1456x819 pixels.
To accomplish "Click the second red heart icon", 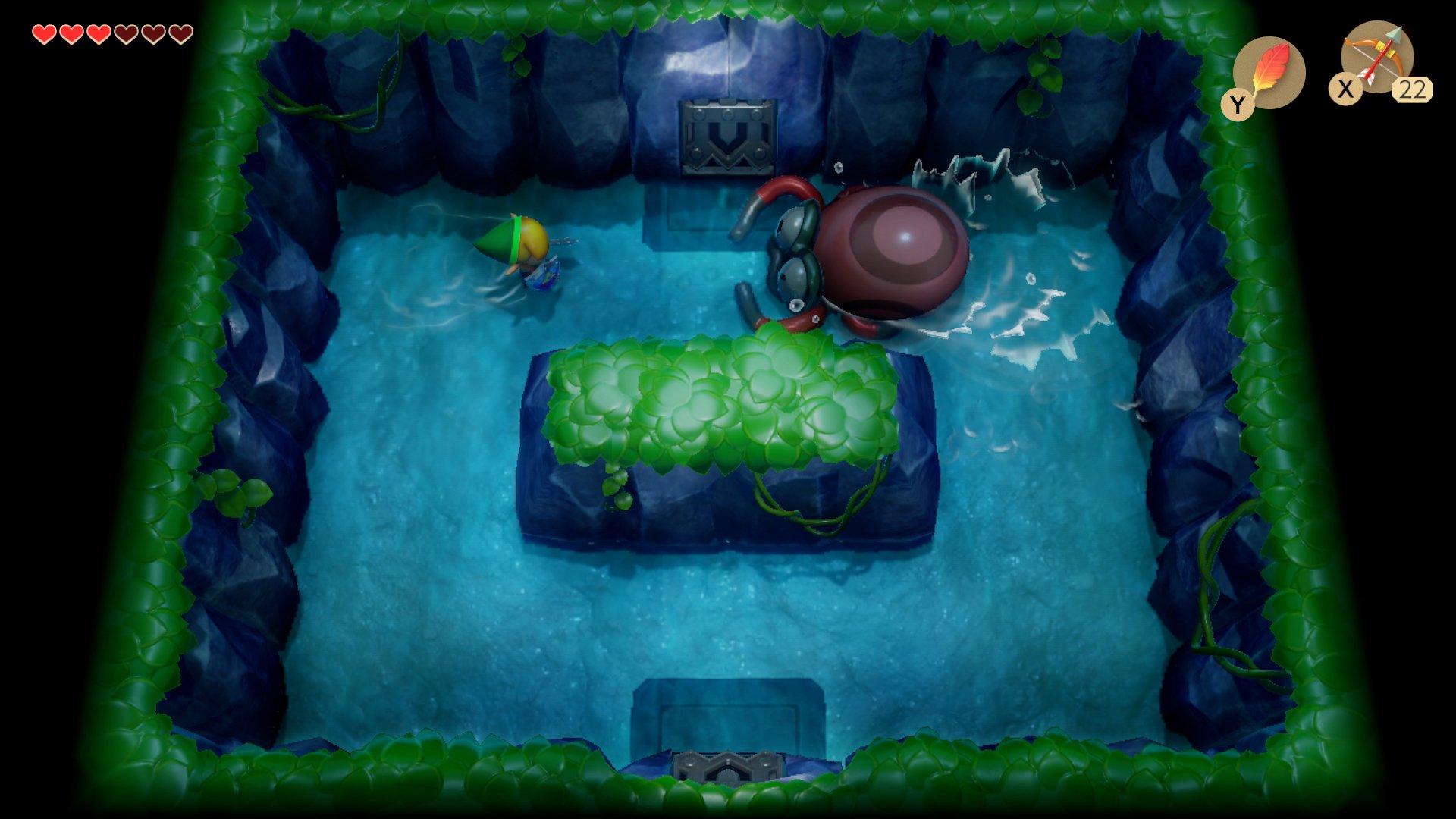I will (x=71, y=34).
